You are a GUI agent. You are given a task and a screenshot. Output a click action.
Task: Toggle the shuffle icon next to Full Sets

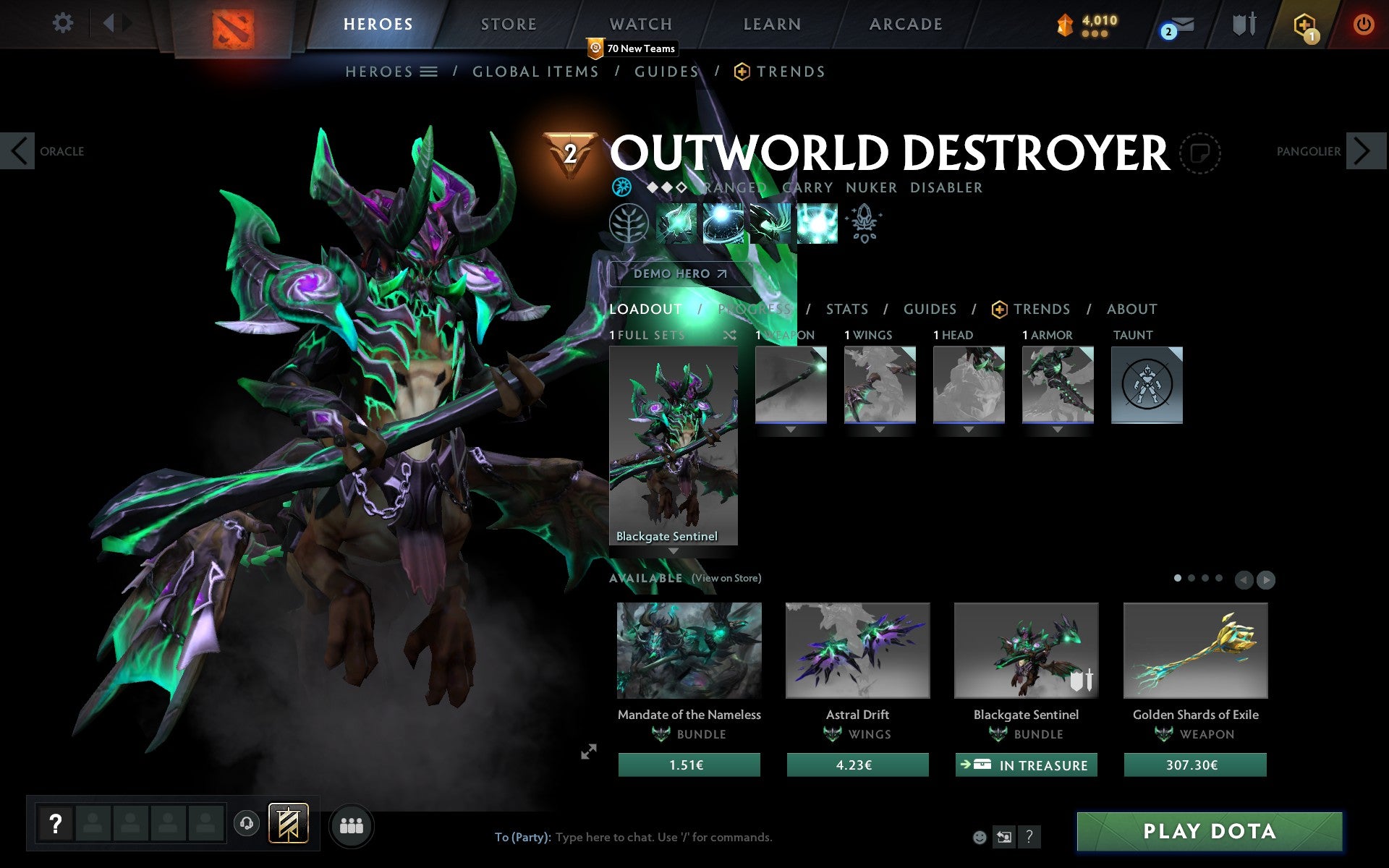731,335
